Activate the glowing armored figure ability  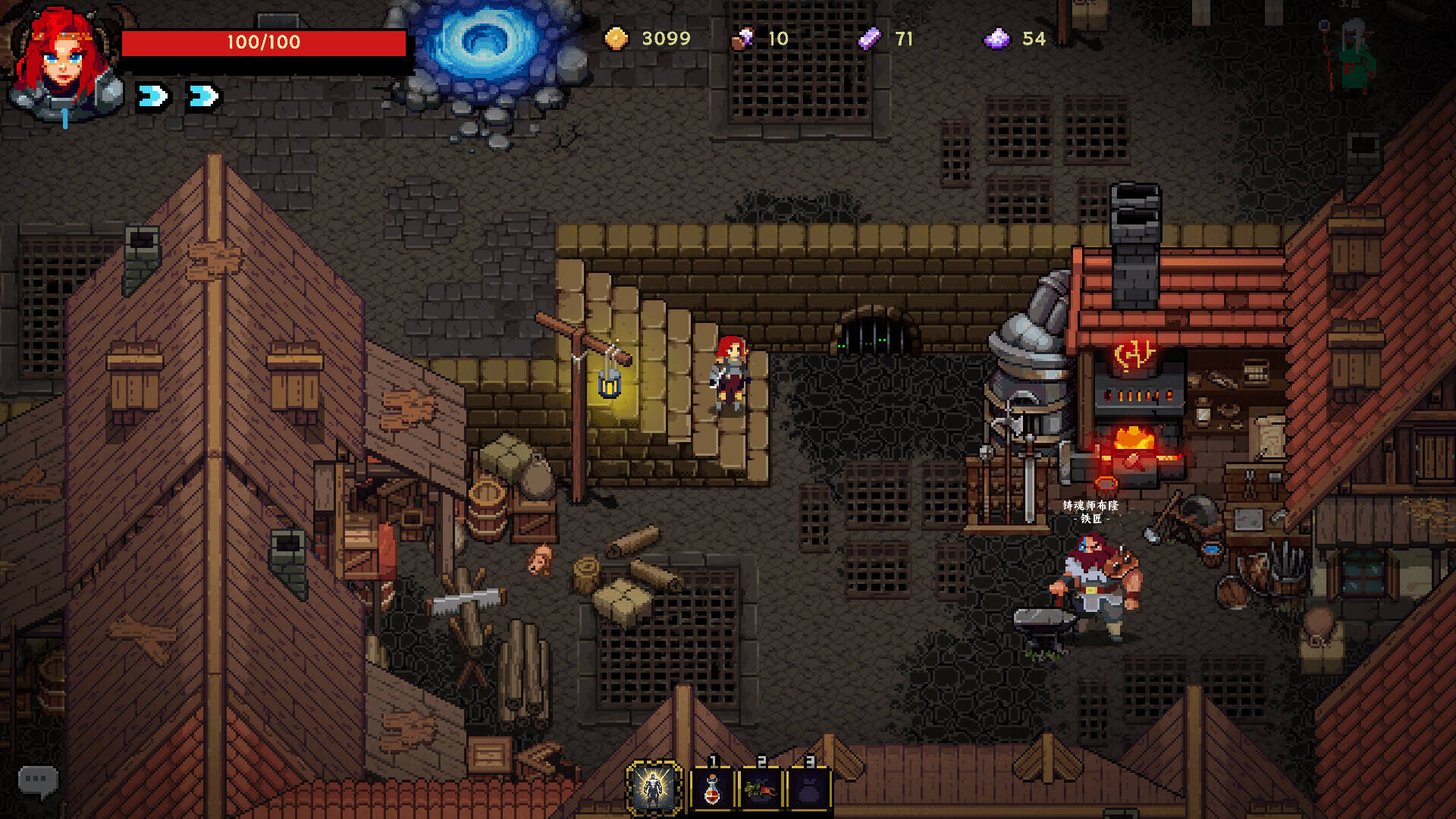(654, 789)
